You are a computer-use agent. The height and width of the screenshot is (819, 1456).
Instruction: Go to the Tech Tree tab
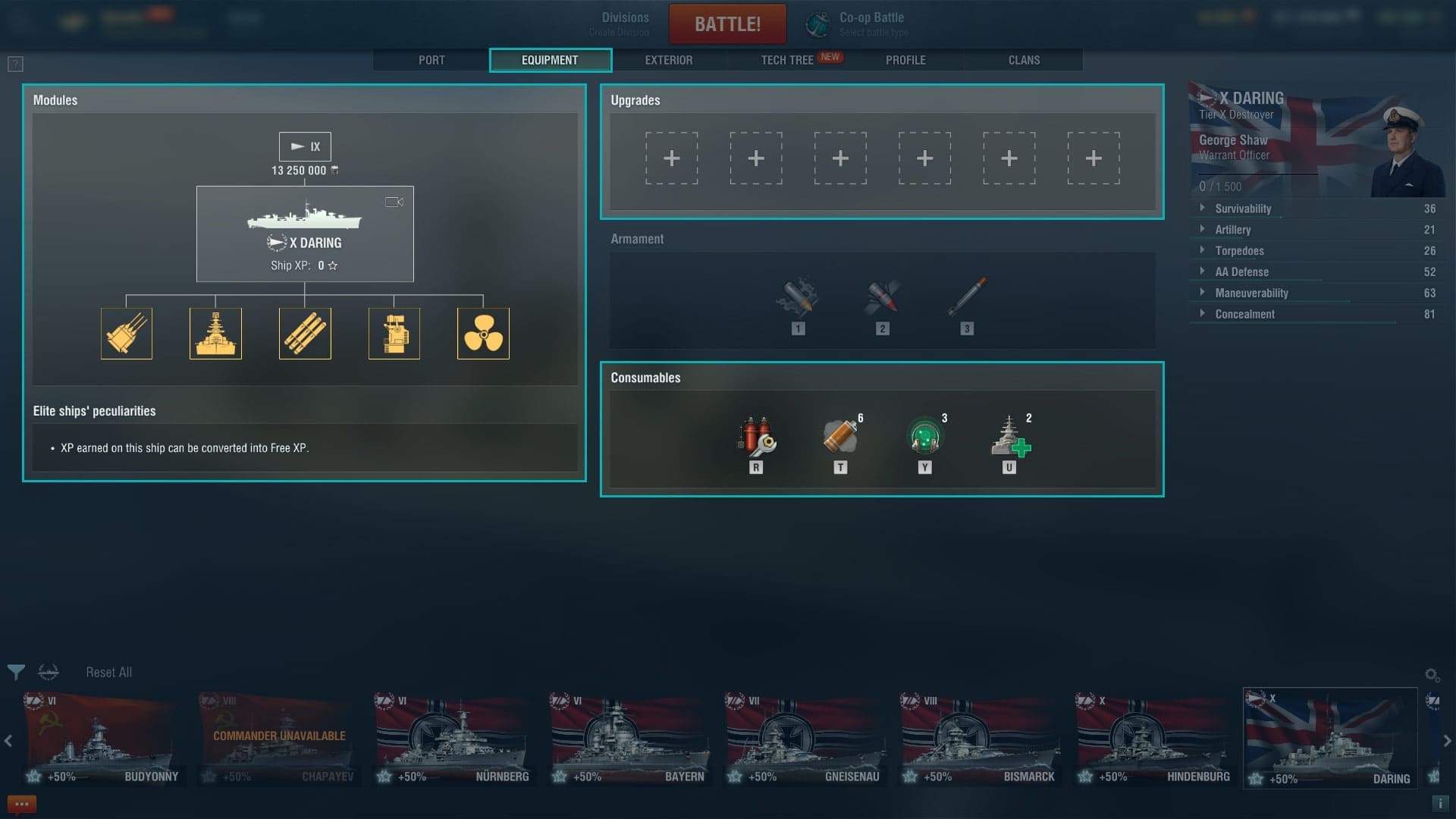787,60
